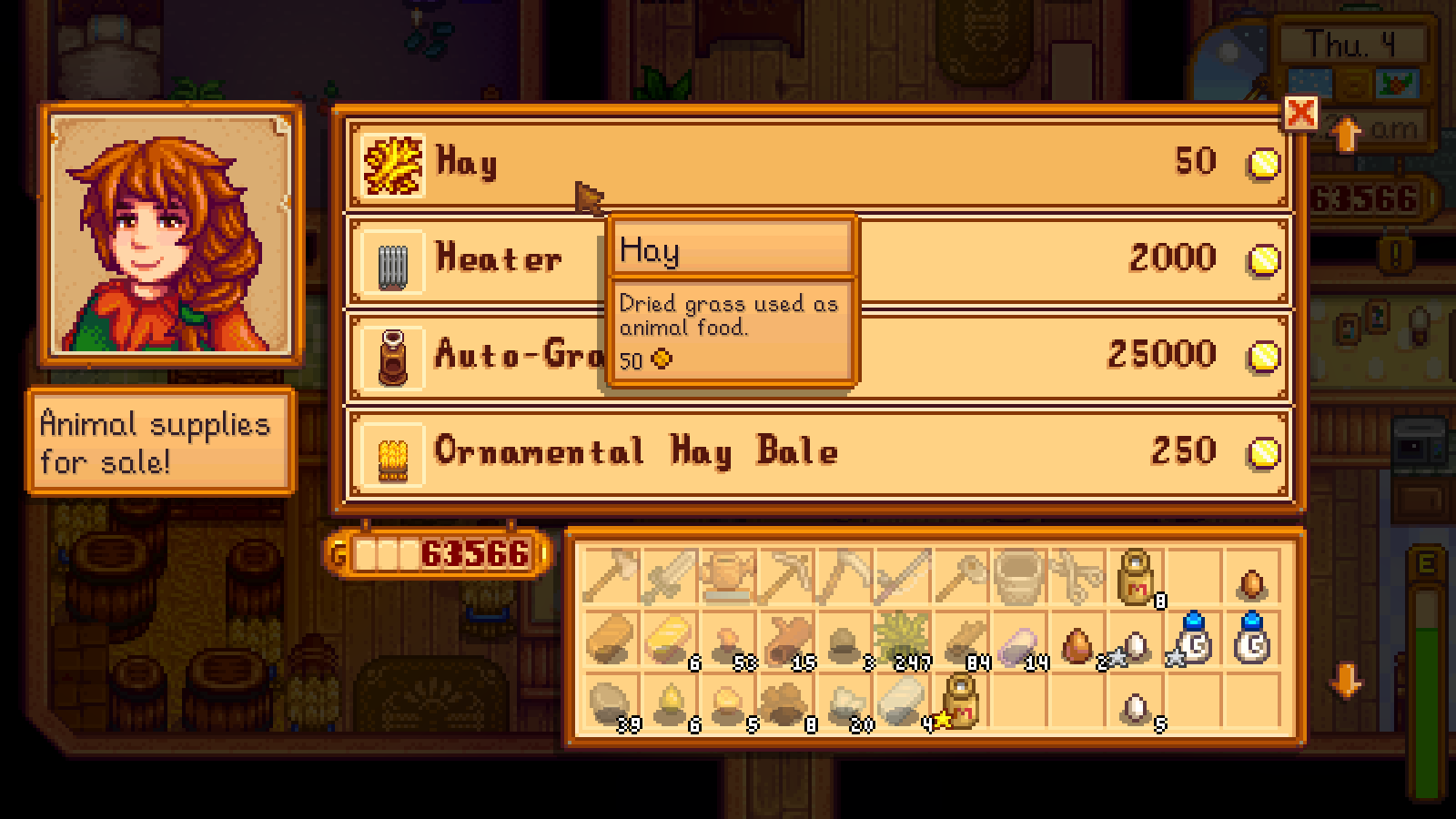Select the fishing rod in the inventory
This screenshot has height=819, width=1456.
click(905, 575)
